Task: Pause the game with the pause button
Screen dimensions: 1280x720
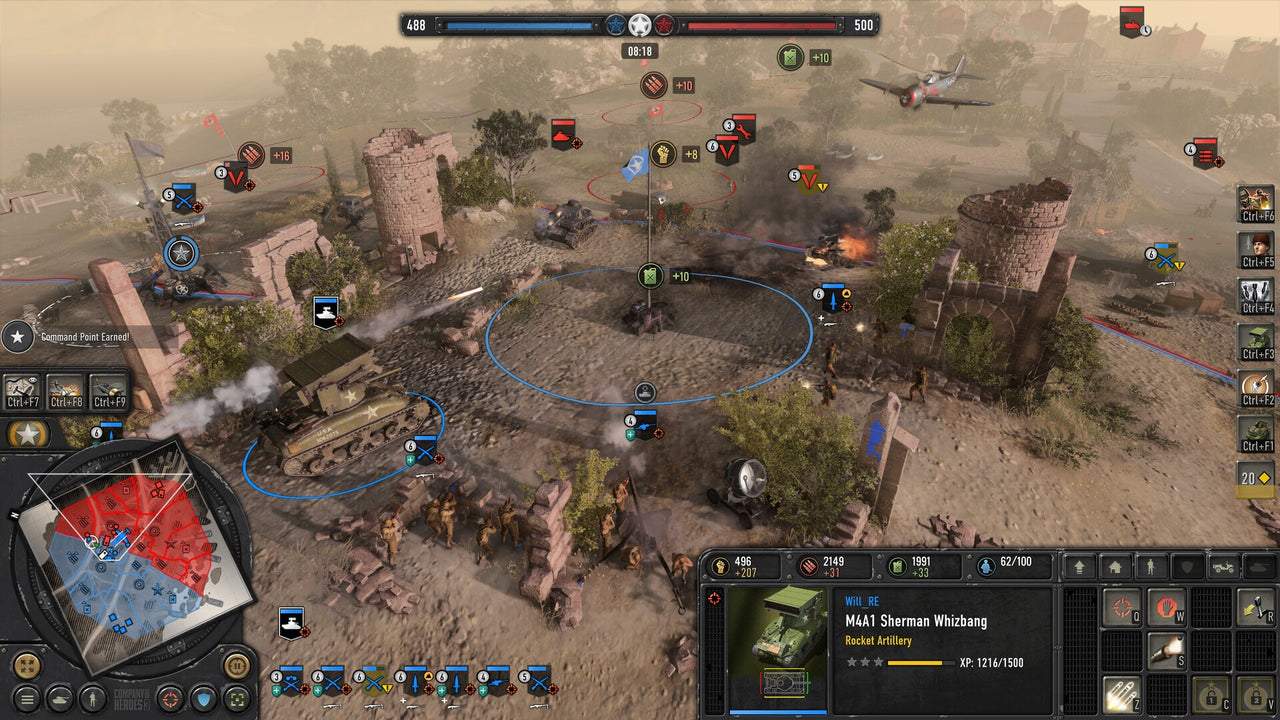Action: pos(237,666)
